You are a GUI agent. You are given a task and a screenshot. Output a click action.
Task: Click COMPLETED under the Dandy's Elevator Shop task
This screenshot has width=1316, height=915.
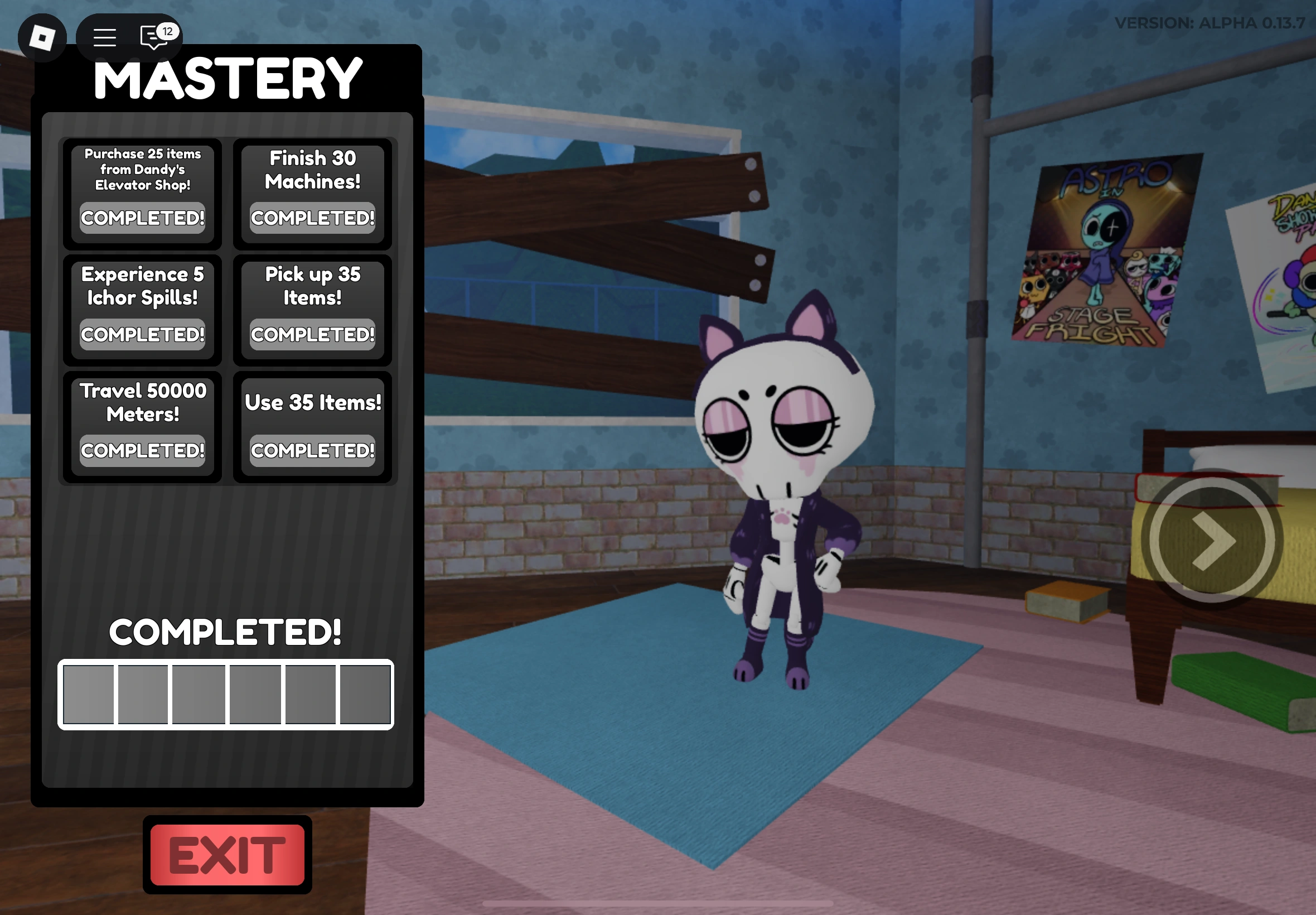pyautogui.click(x=143, y=218)
